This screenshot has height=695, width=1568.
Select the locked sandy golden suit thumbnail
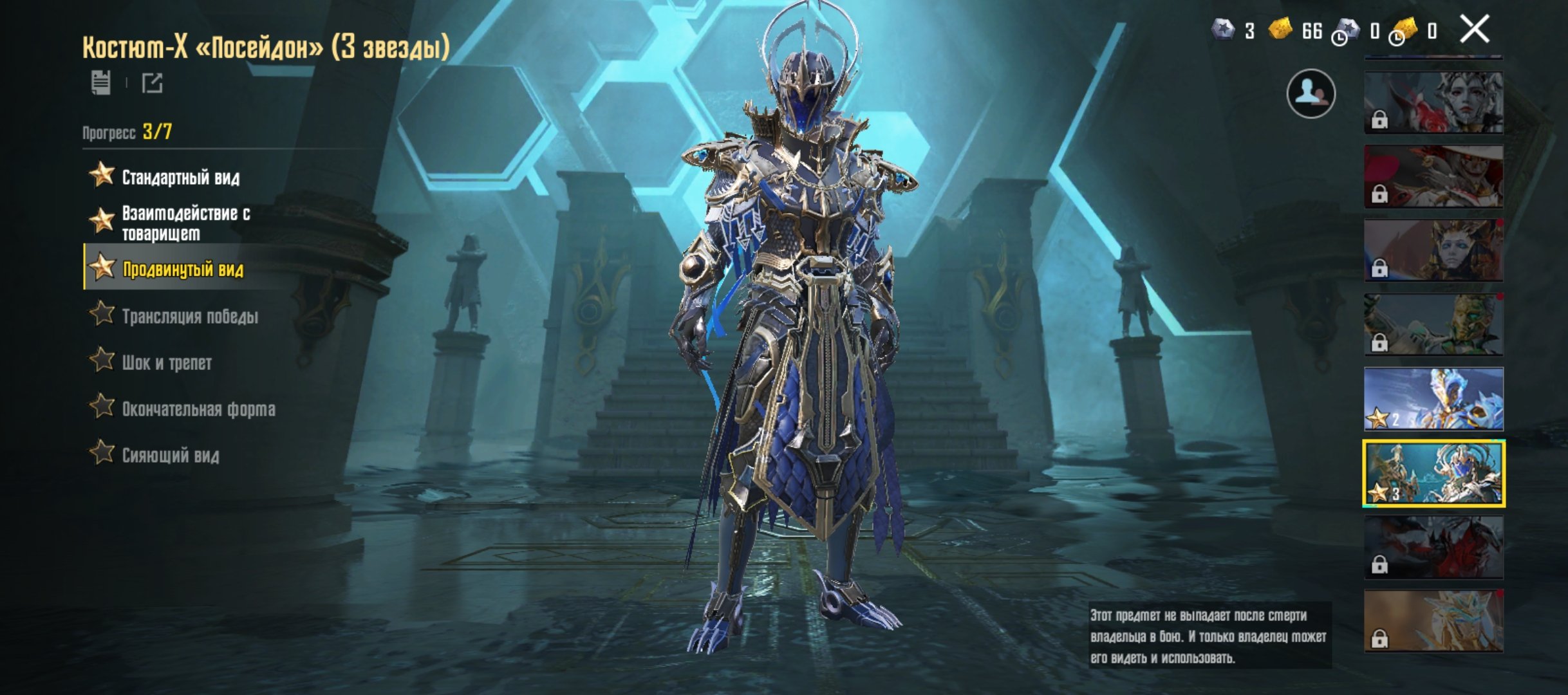[1433, 621]
